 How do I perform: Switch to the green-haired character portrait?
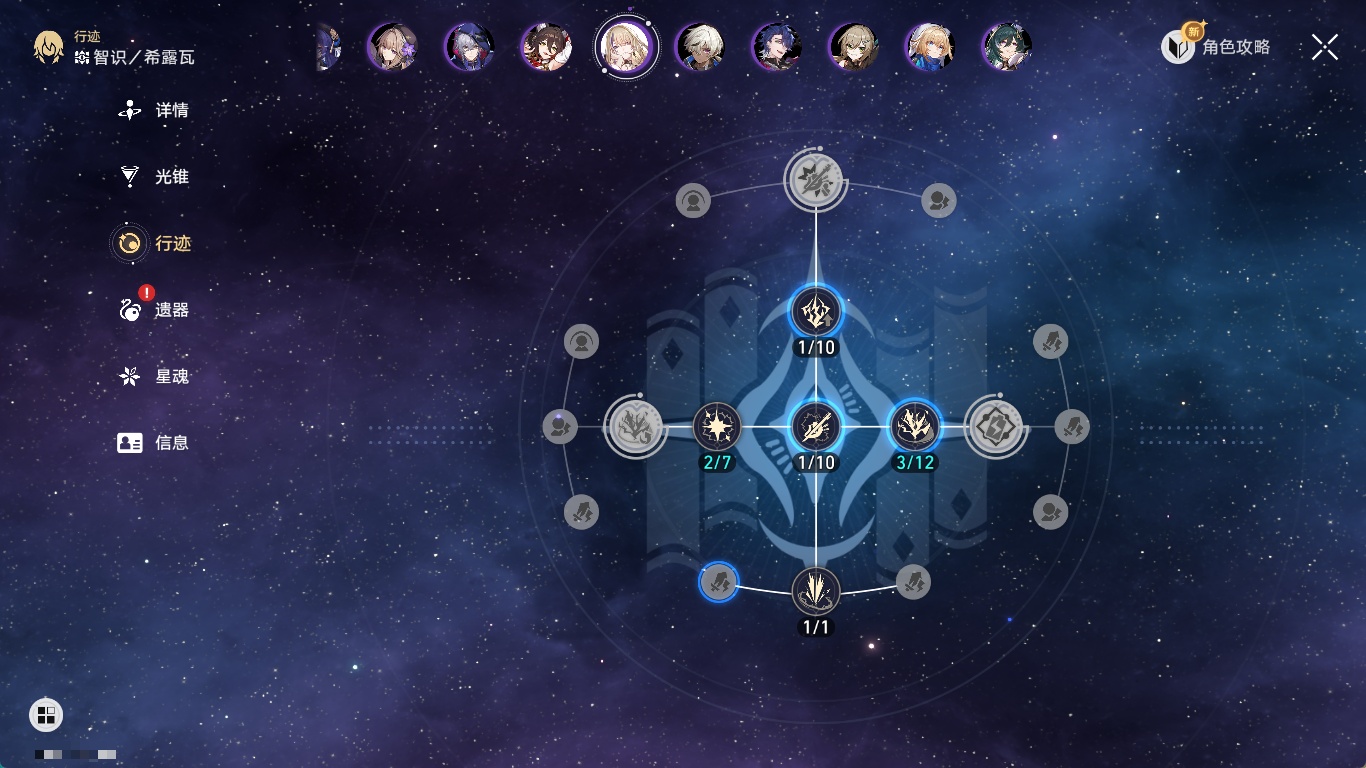pos(1006,47)
